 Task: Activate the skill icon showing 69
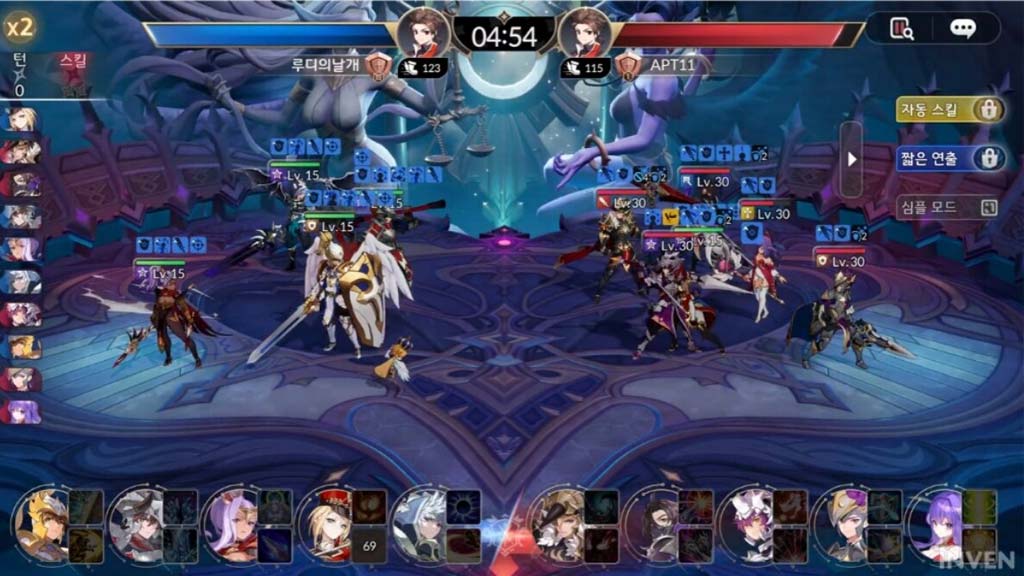[x=370, y=545]
